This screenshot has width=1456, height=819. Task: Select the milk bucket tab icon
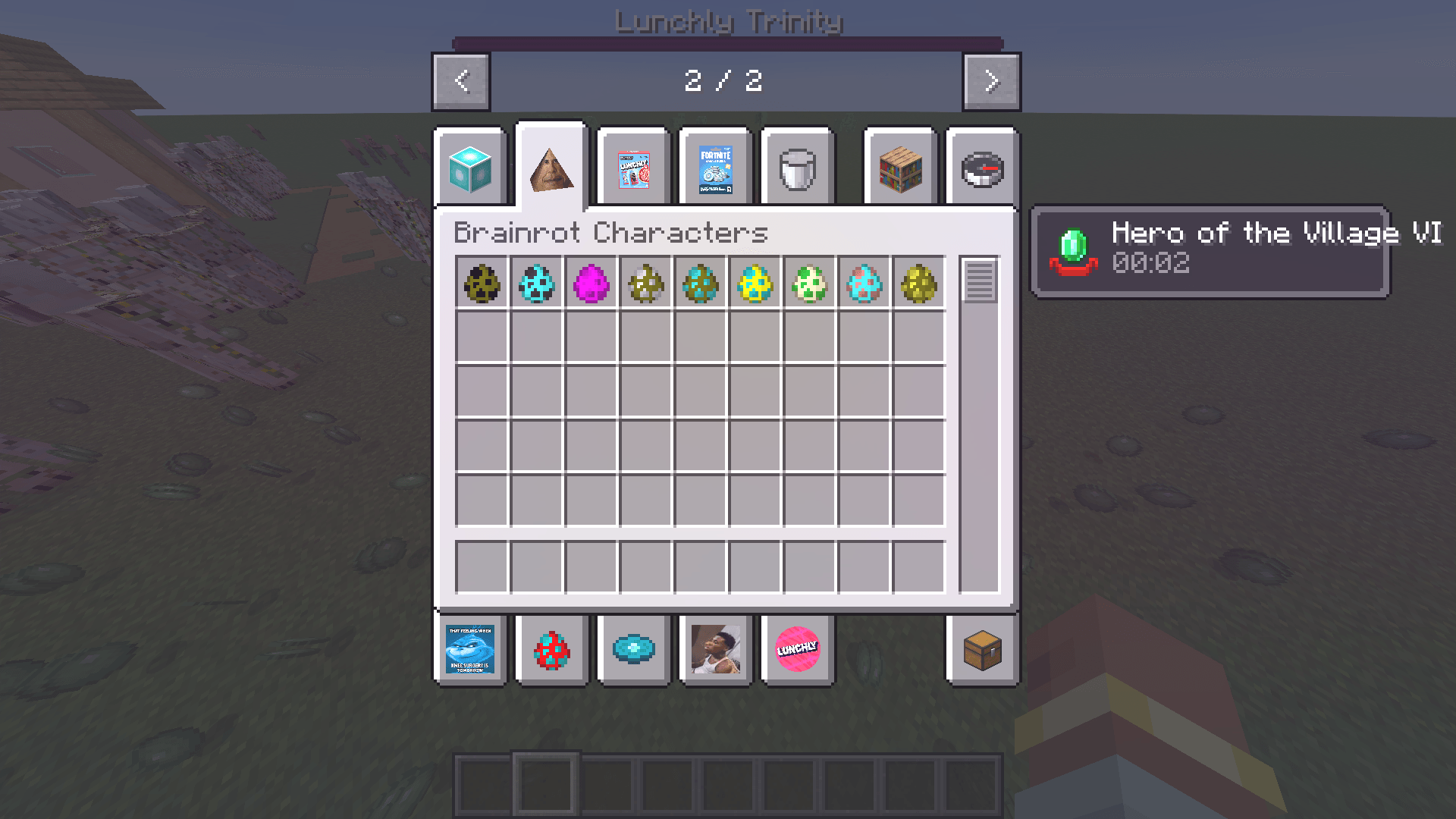(x=797, y=167)
